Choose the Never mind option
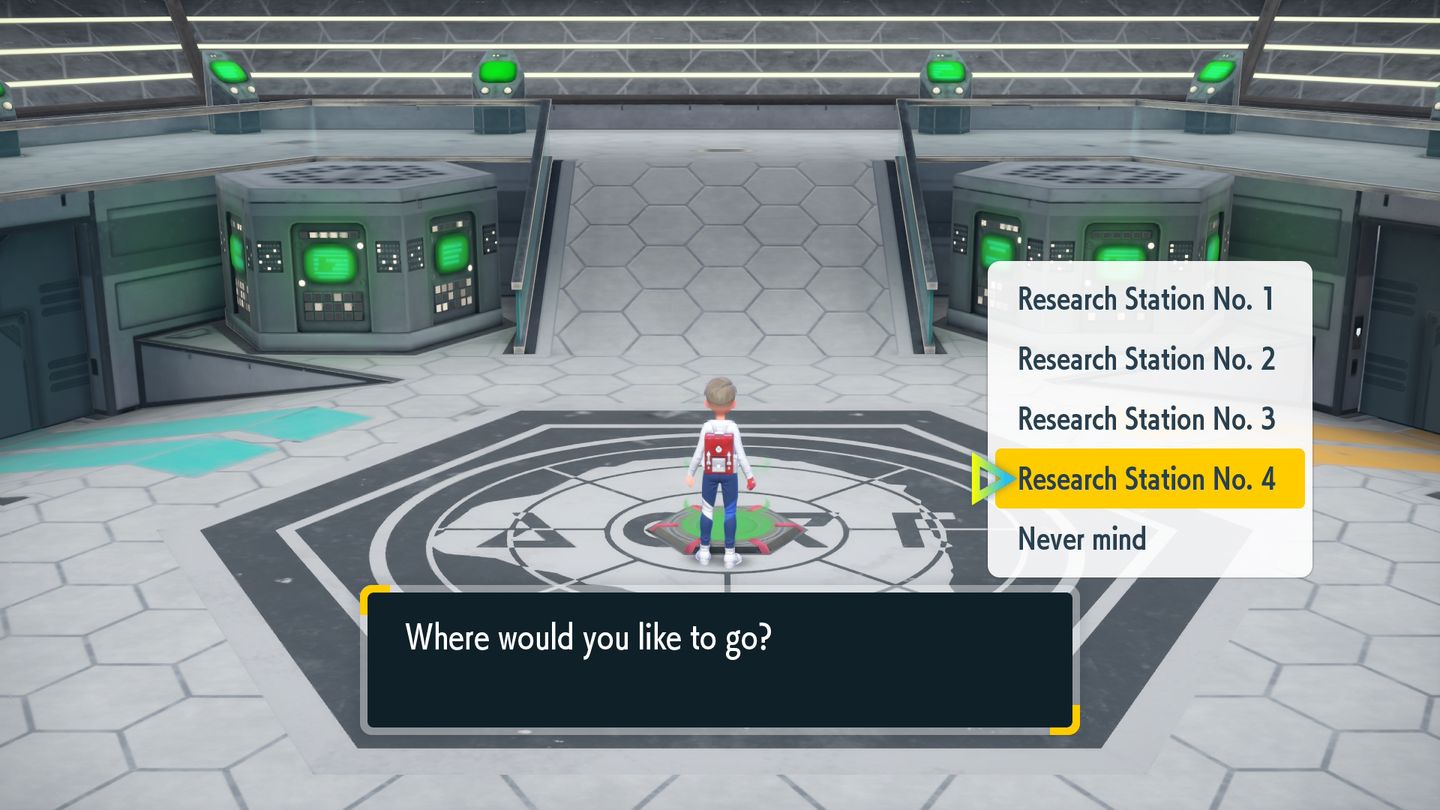Viewport: 1440px width, 810px height. [x=1082, y=539]
